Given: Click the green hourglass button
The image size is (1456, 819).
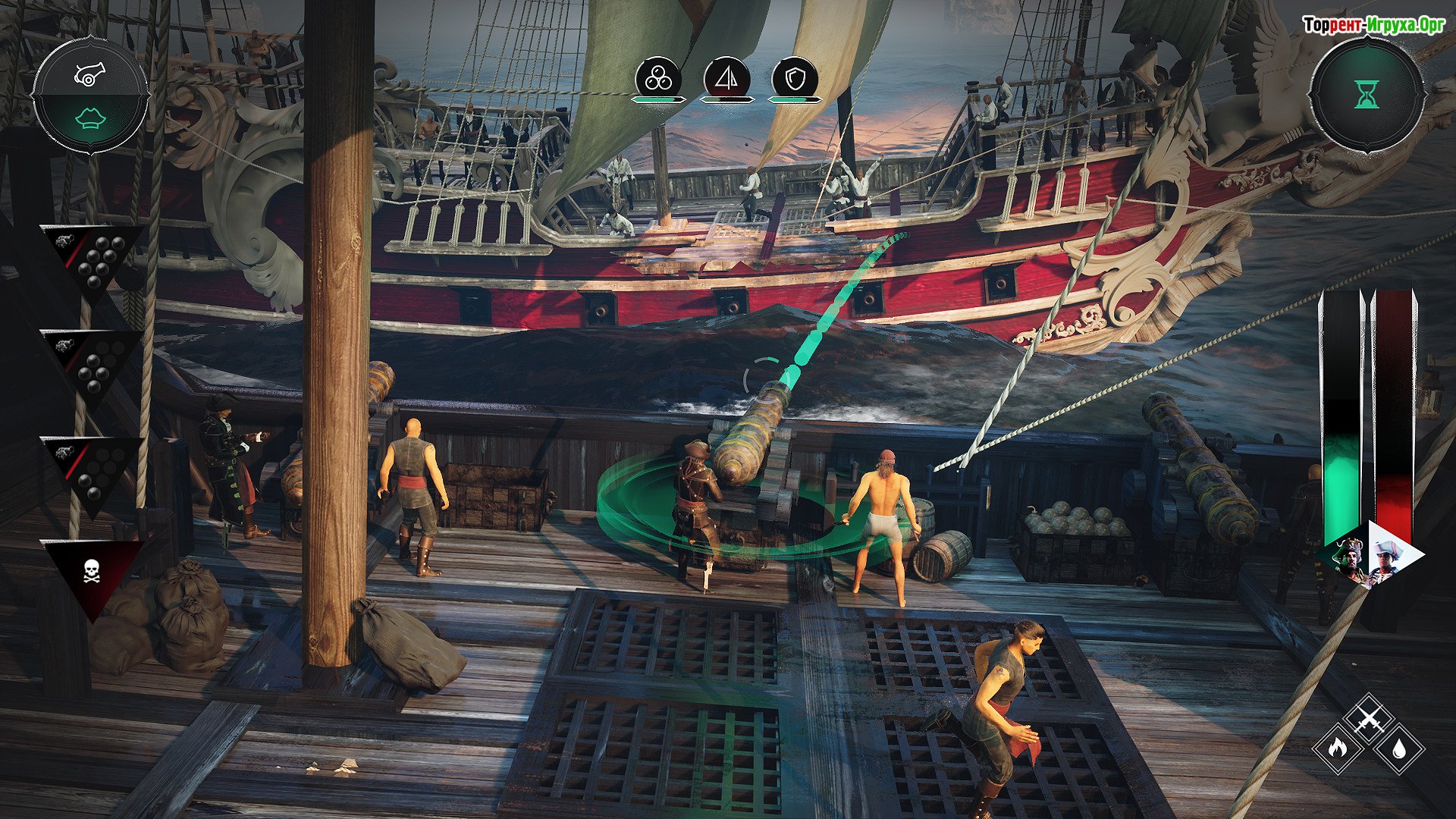Looking at the screenshot, I should (1367, 95).
